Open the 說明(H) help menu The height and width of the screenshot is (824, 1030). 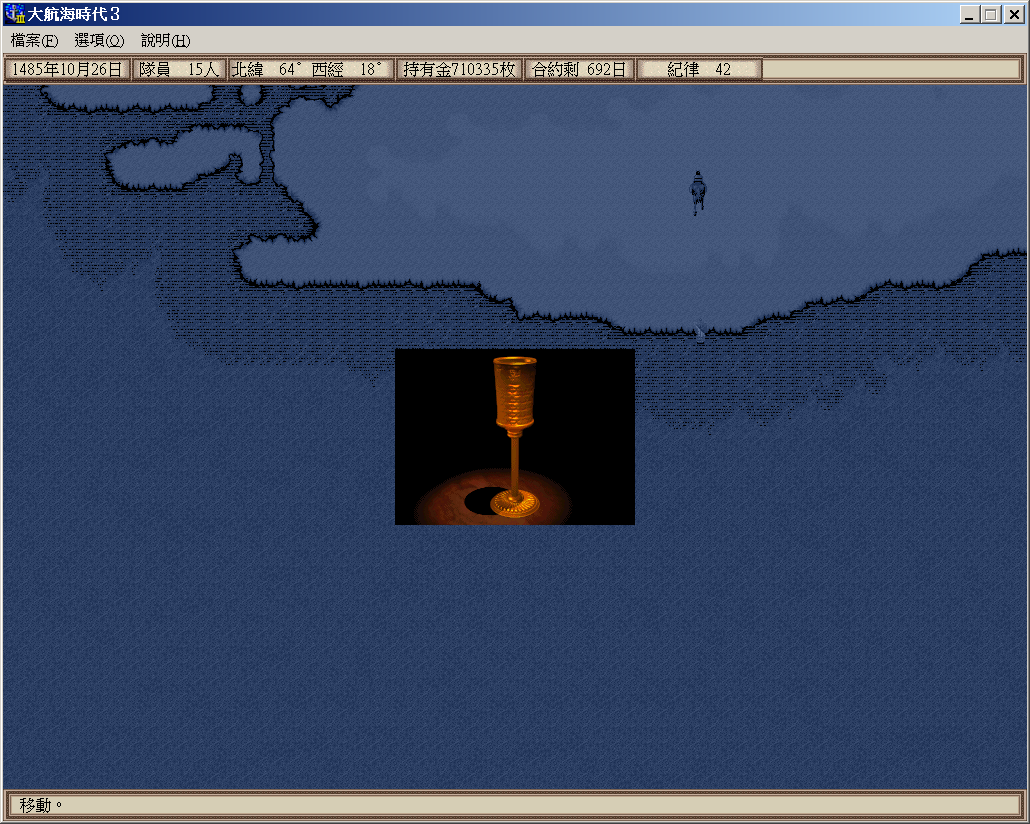coord(165,41)
